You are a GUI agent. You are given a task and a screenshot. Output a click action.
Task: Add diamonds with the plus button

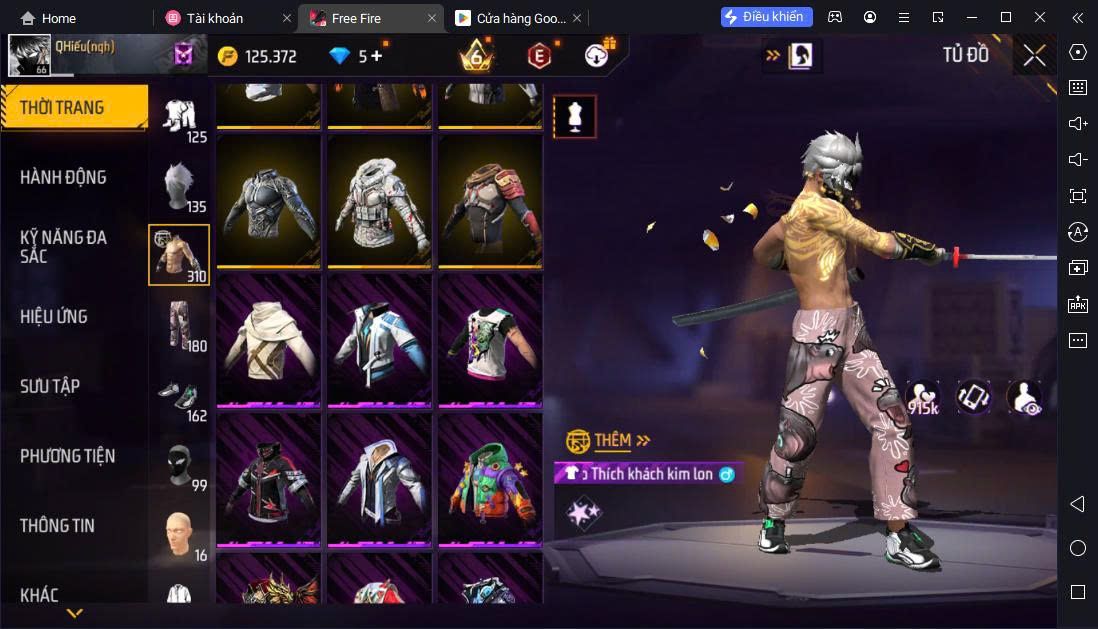377,56
